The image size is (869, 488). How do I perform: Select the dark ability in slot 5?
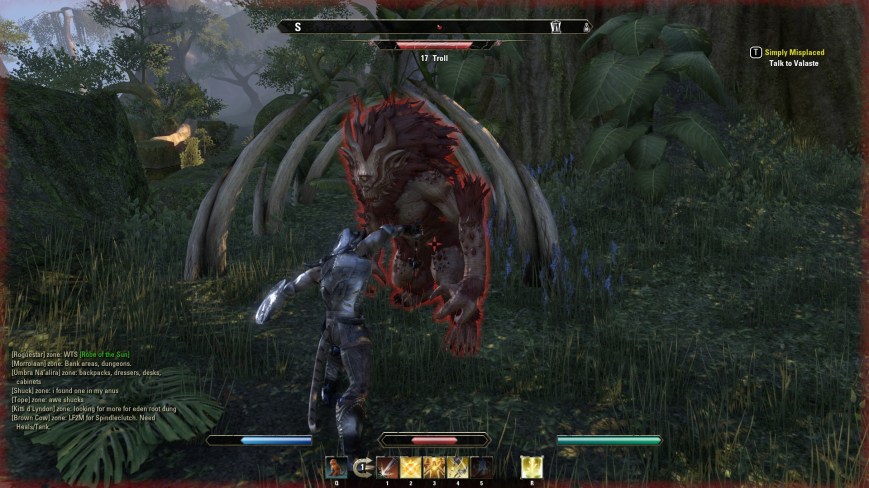pos(482,467)
